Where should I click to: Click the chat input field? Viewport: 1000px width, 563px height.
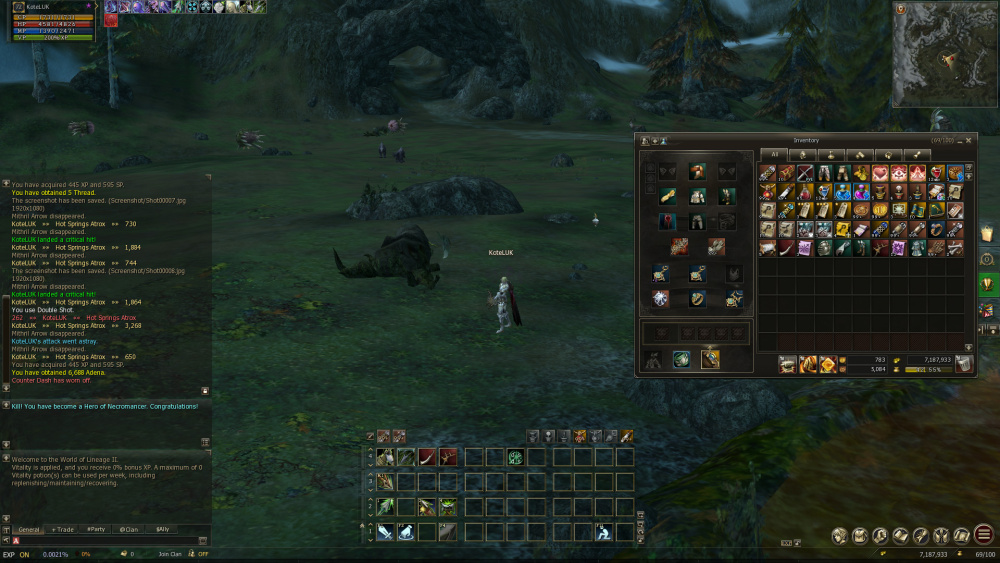[100, 541]
